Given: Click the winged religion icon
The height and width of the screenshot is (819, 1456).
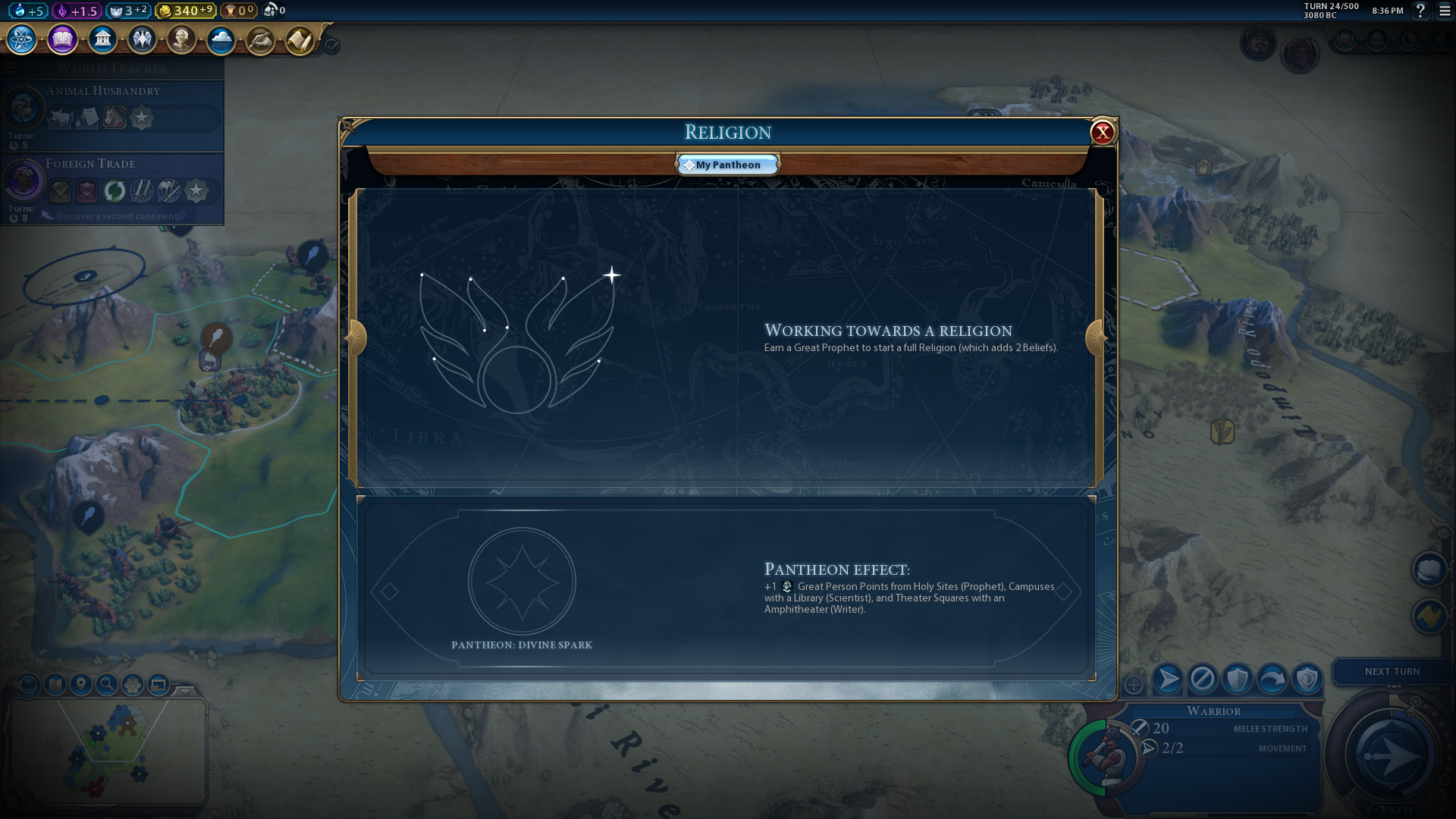Looking at the screenshot, I should click(142, 39).
